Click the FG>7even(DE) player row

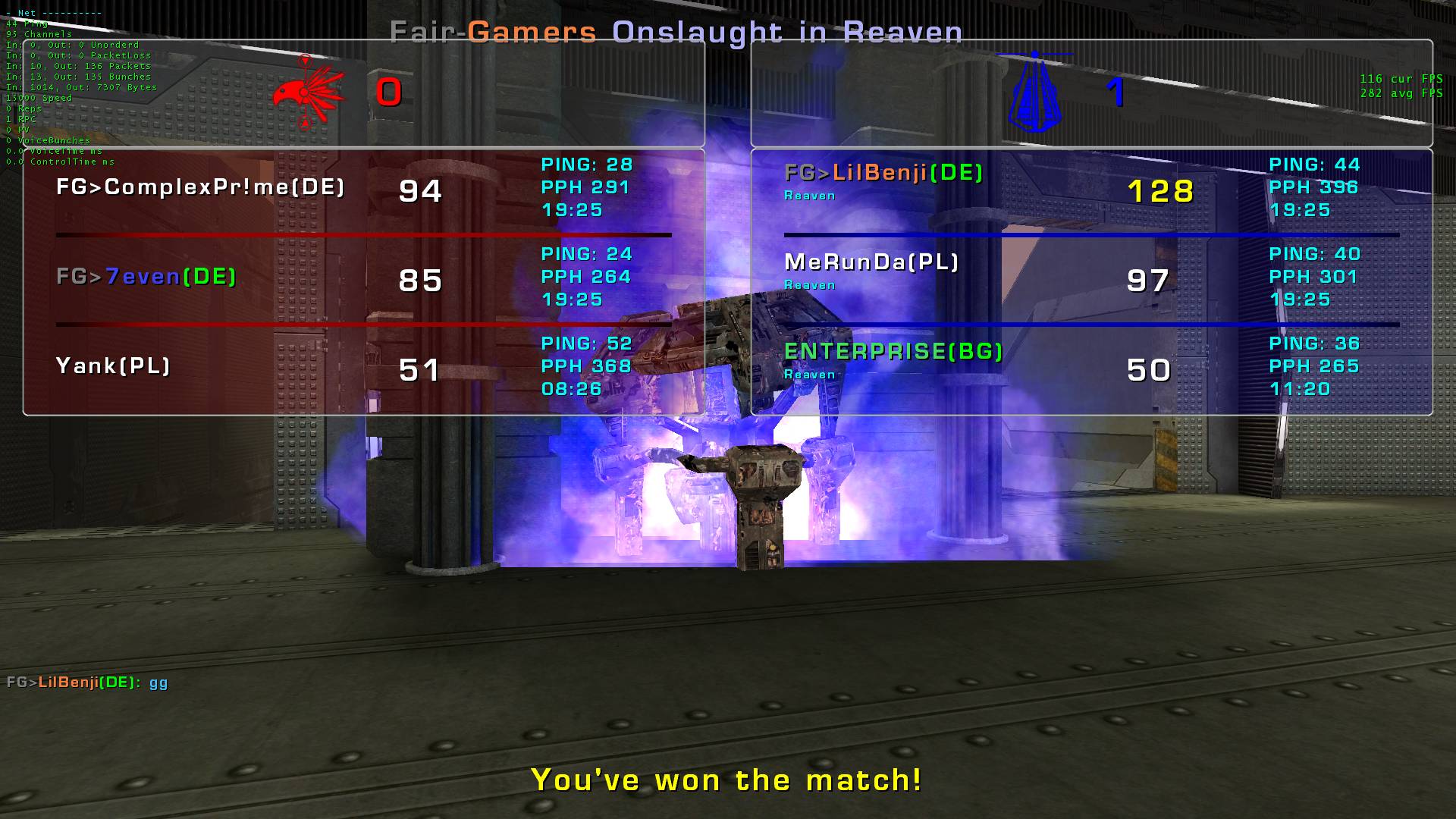(146, 277)
